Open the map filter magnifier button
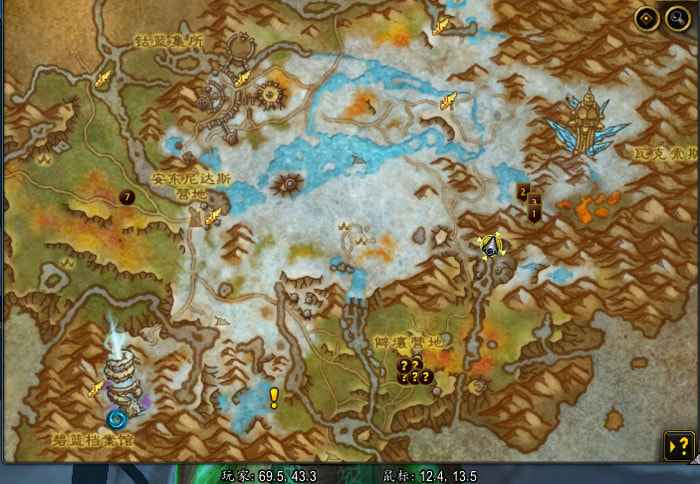The height and width of the screenshot is (484, 700). pos(675,18)
